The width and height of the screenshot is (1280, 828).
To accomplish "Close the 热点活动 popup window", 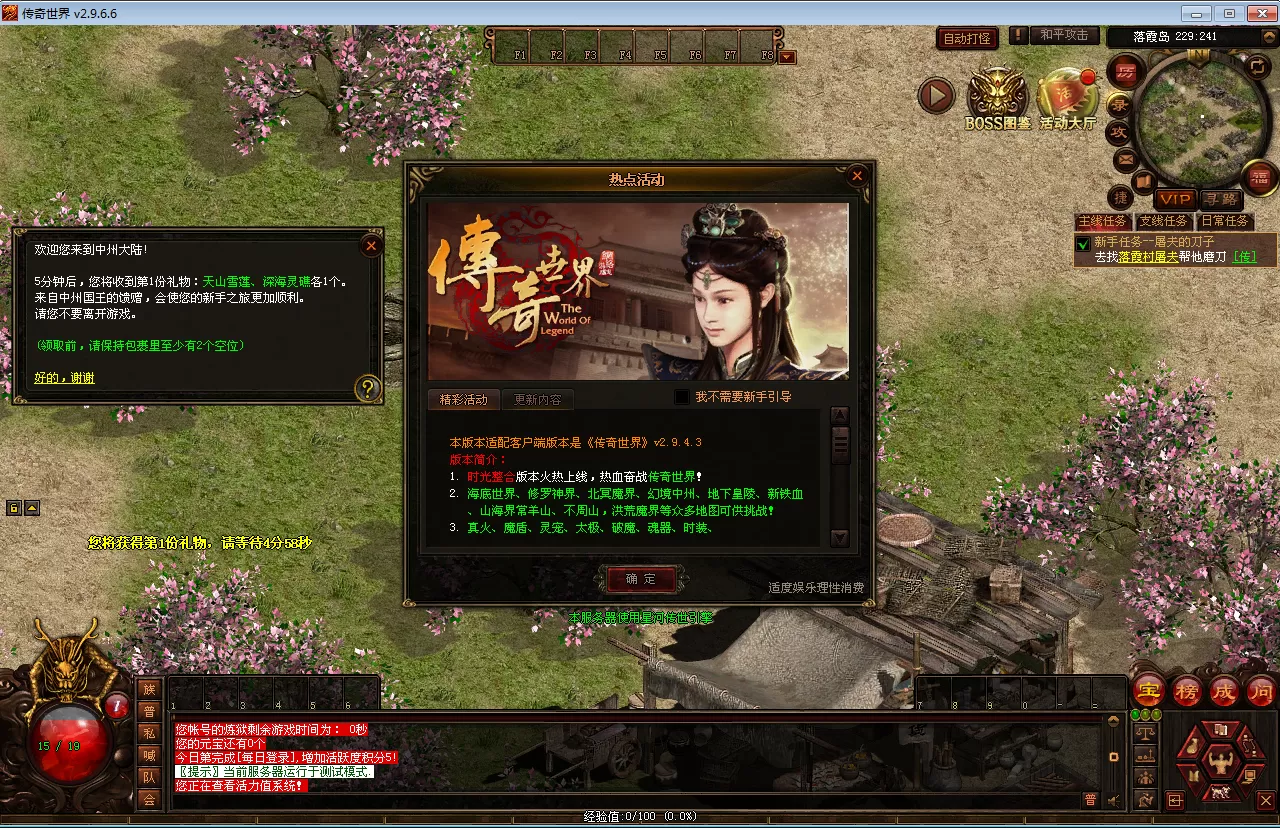I will click(856, 177).
